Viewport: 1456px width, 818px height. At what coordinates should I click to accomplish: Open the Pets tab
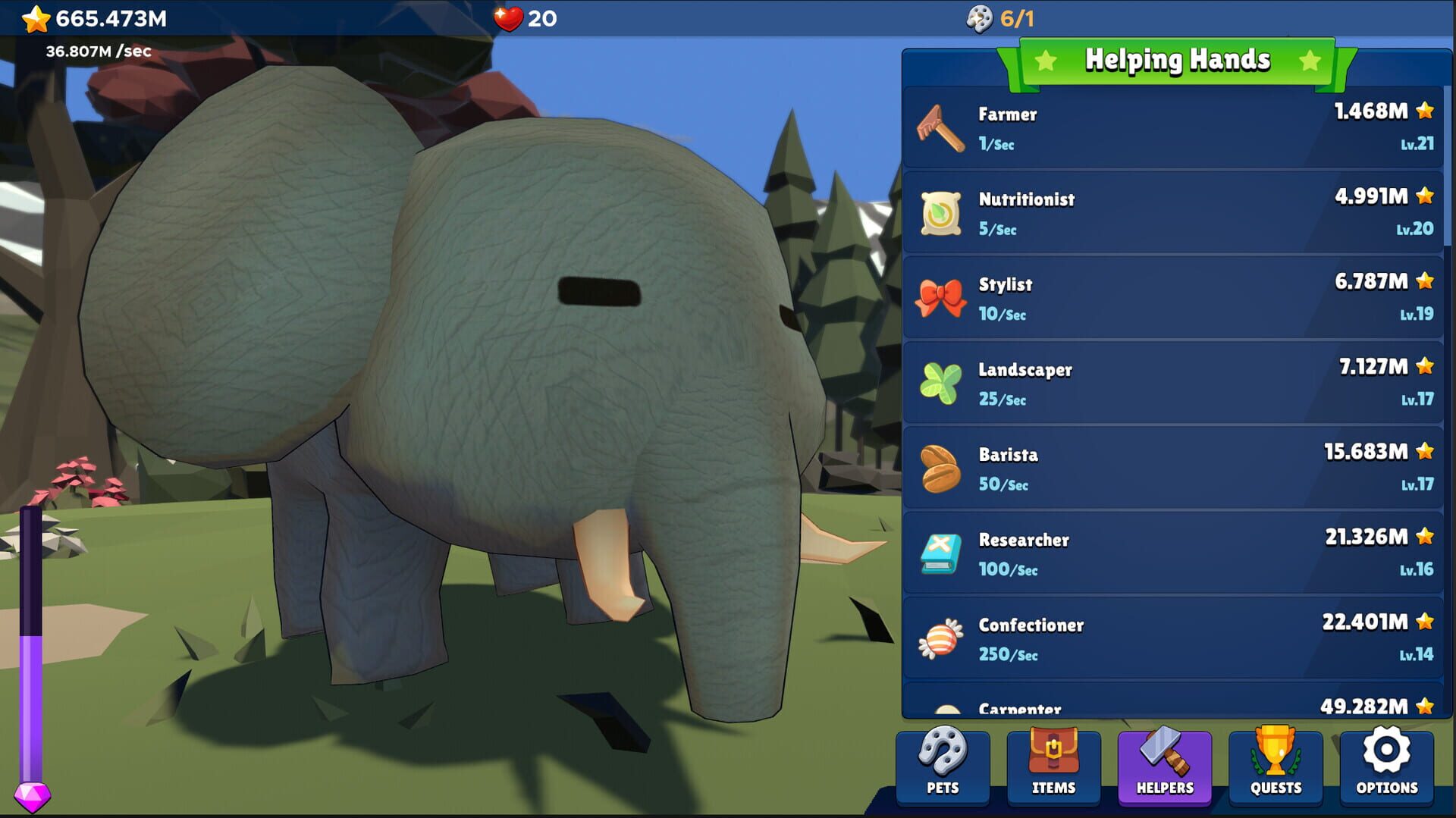(943, 768)
